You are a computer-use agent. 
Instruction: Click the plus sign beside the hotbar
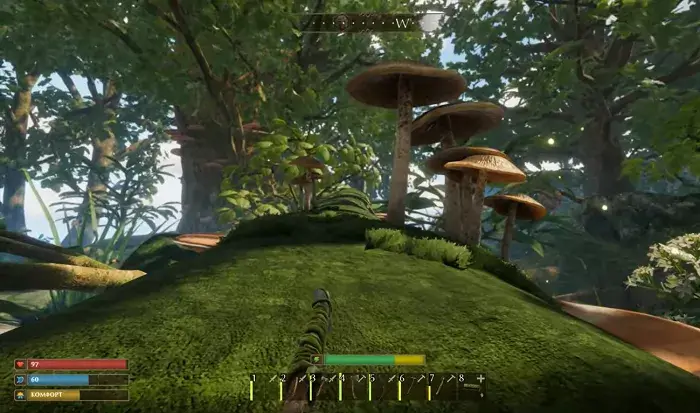[x=481, y=379]
